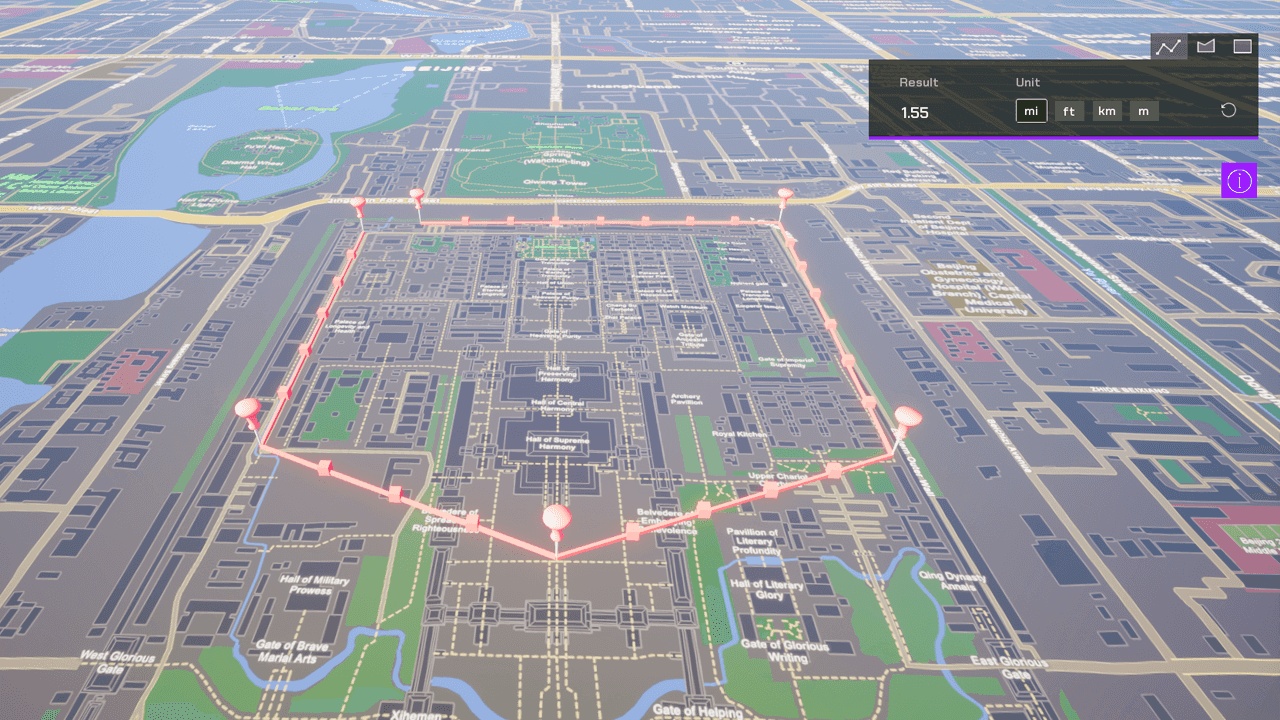Image resolution: width=1280 pixels, height=720 pixels.
Task: Select miles as the measurement unit
Action: (x=1031, y=111)
